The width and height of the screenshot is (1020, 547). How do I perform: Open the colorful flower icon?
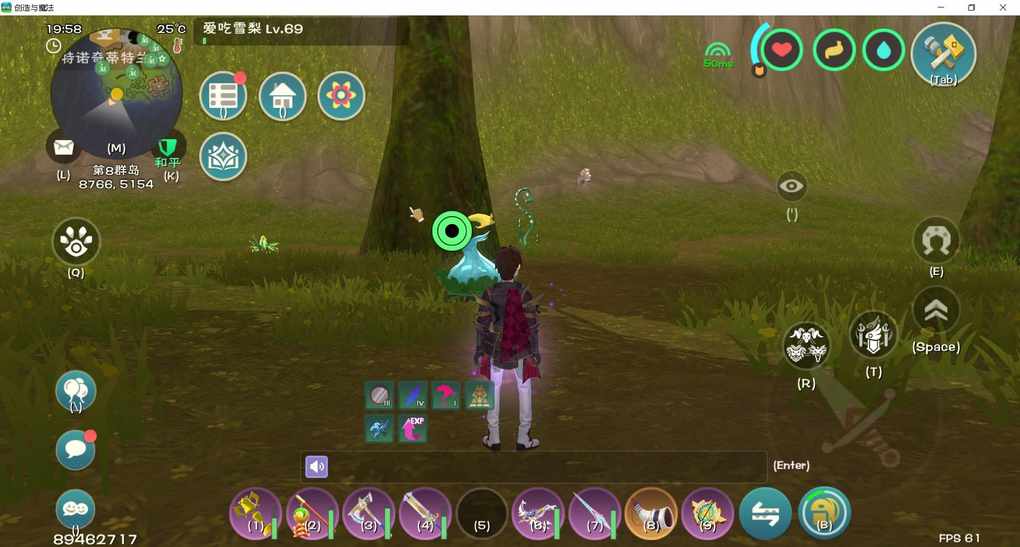[x=341, y=96]
